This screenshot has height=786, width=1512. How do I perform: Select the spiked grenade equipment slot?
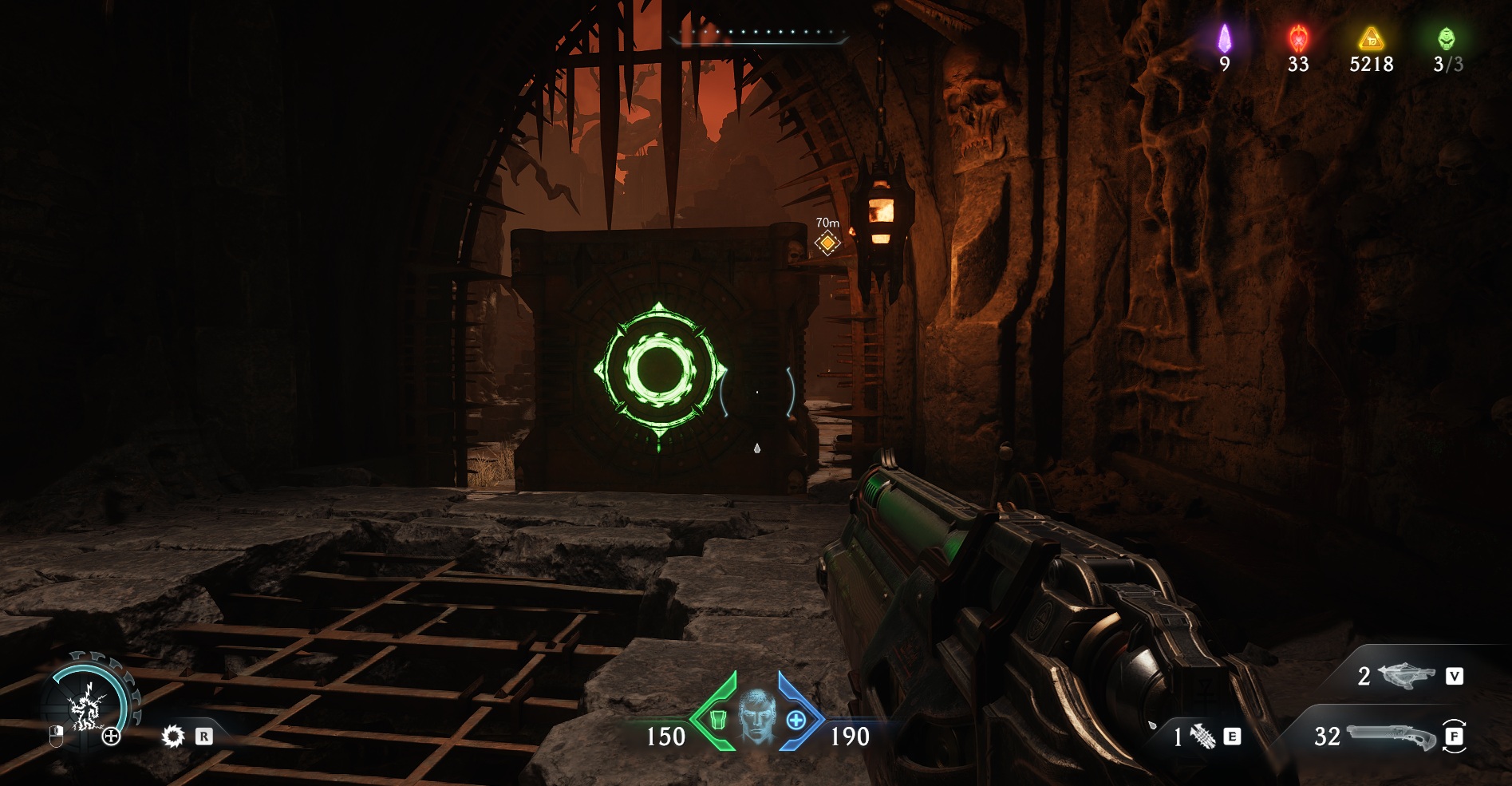tap(1203, 736)
